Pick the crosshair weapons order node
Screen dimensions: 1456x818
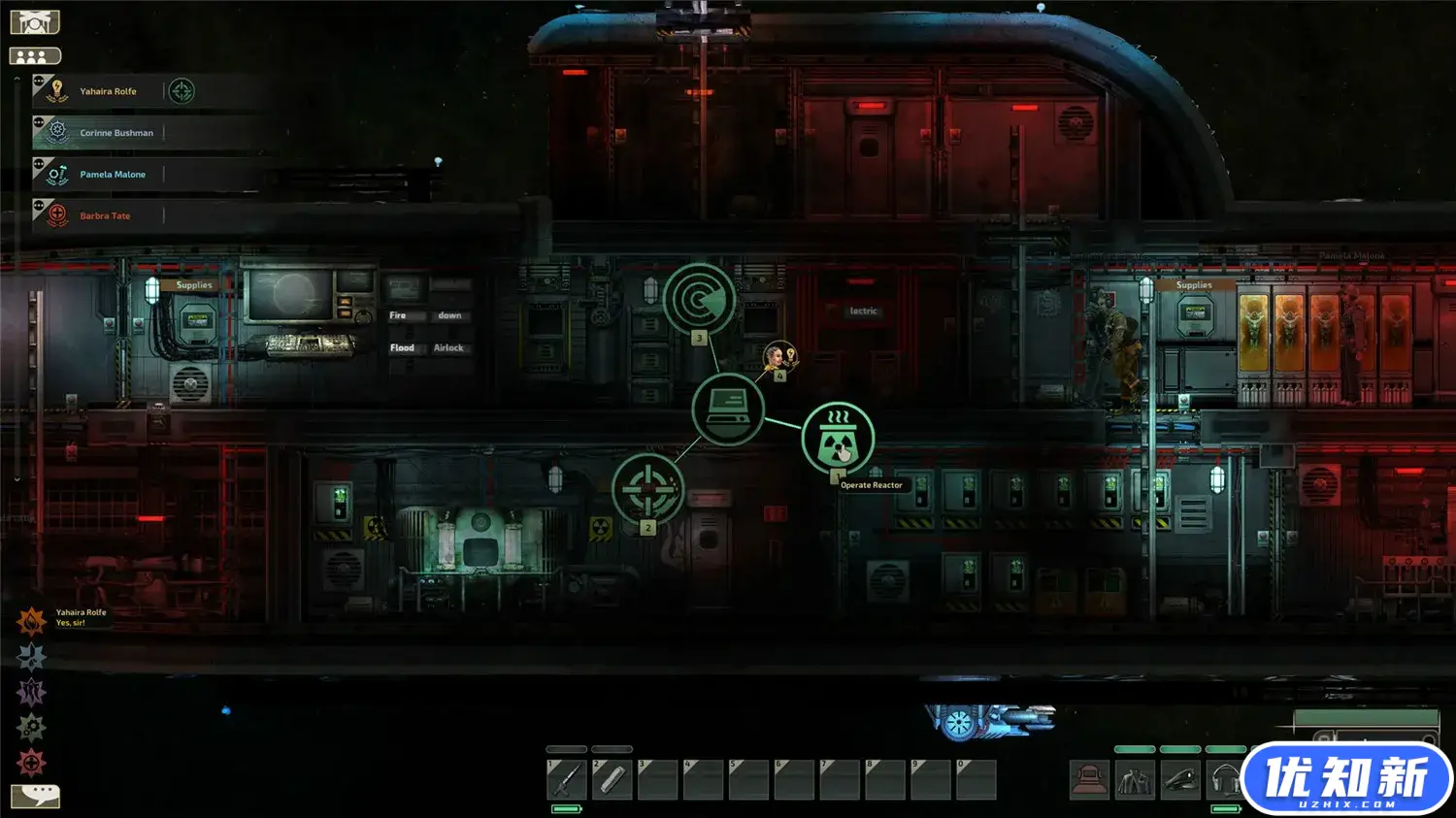tap(647, 489)
